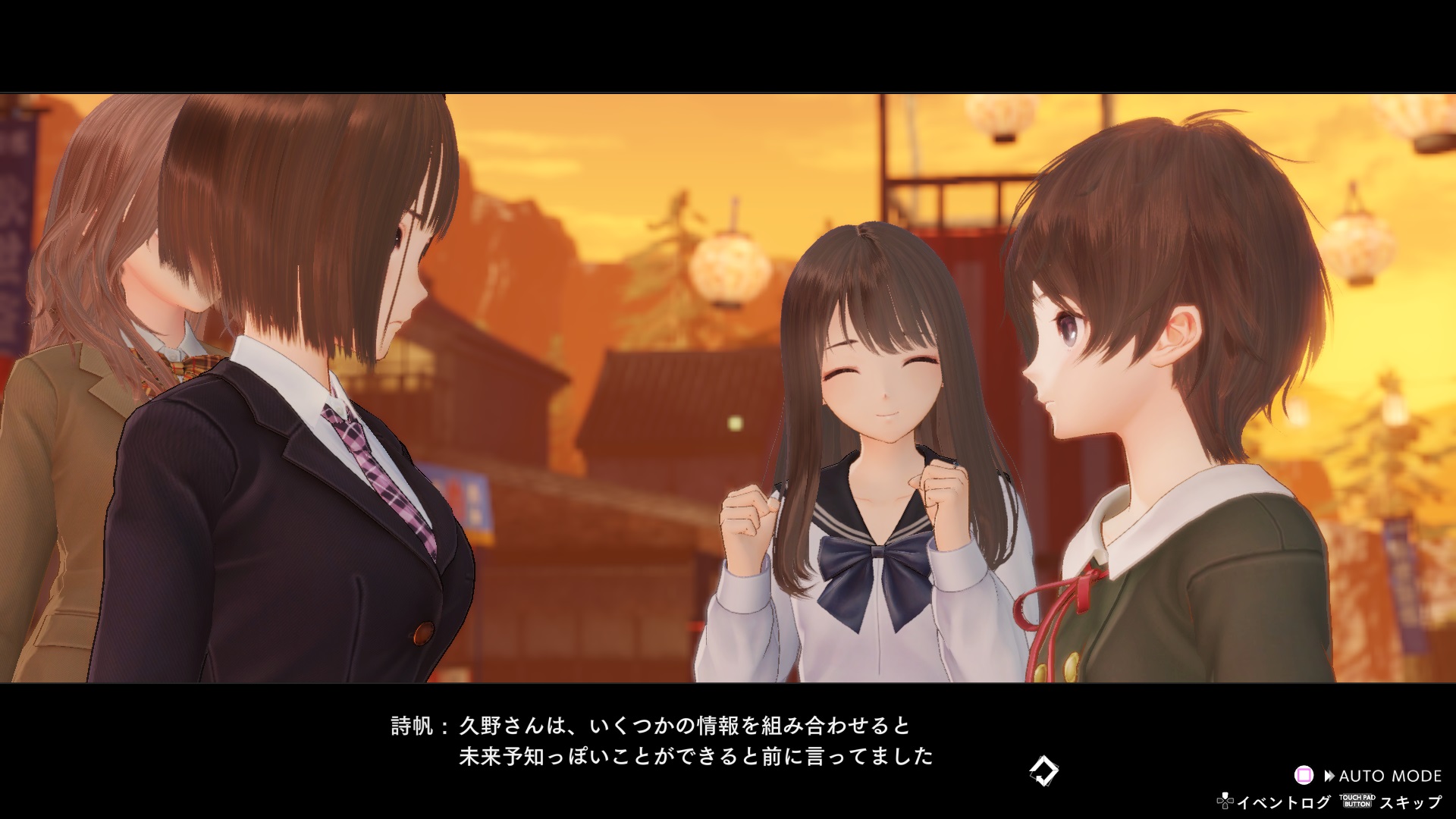Toggle scene skipping with スキップ
Screen dimensions: 1456x819
tap(1414, 802)
